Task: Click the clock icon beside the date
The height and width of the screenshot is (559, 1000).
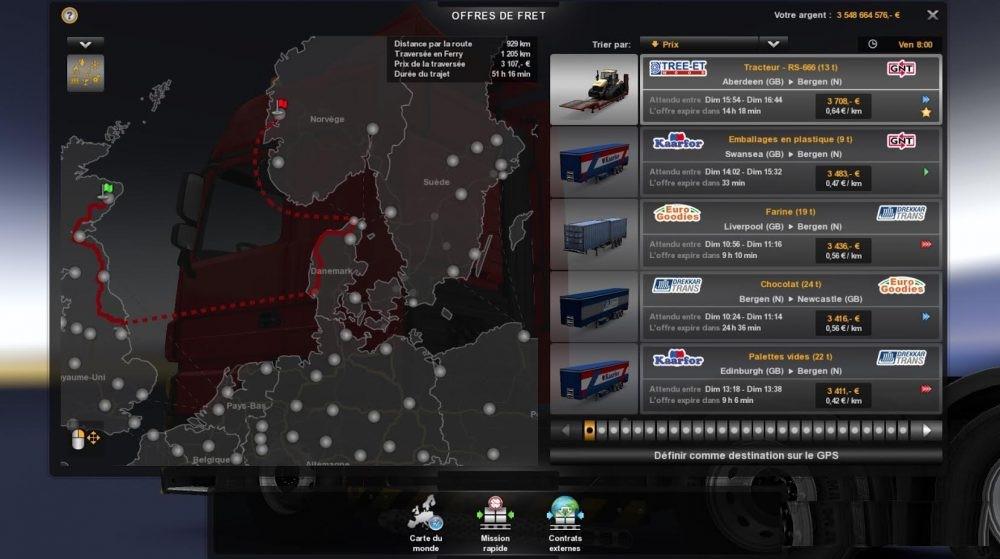Action: point(872,44)
